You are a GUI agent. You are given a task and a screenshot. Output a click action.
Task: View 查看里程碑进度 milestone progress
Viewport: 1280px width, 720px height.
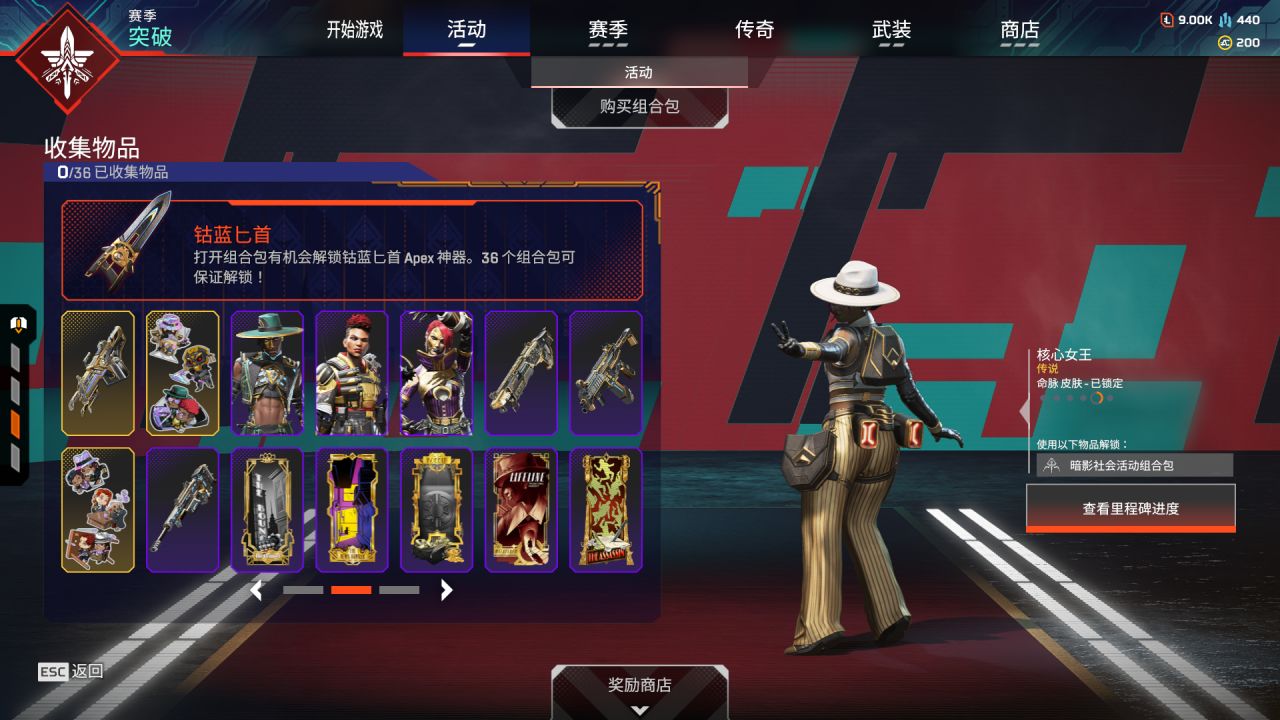tap(1130, 508)
